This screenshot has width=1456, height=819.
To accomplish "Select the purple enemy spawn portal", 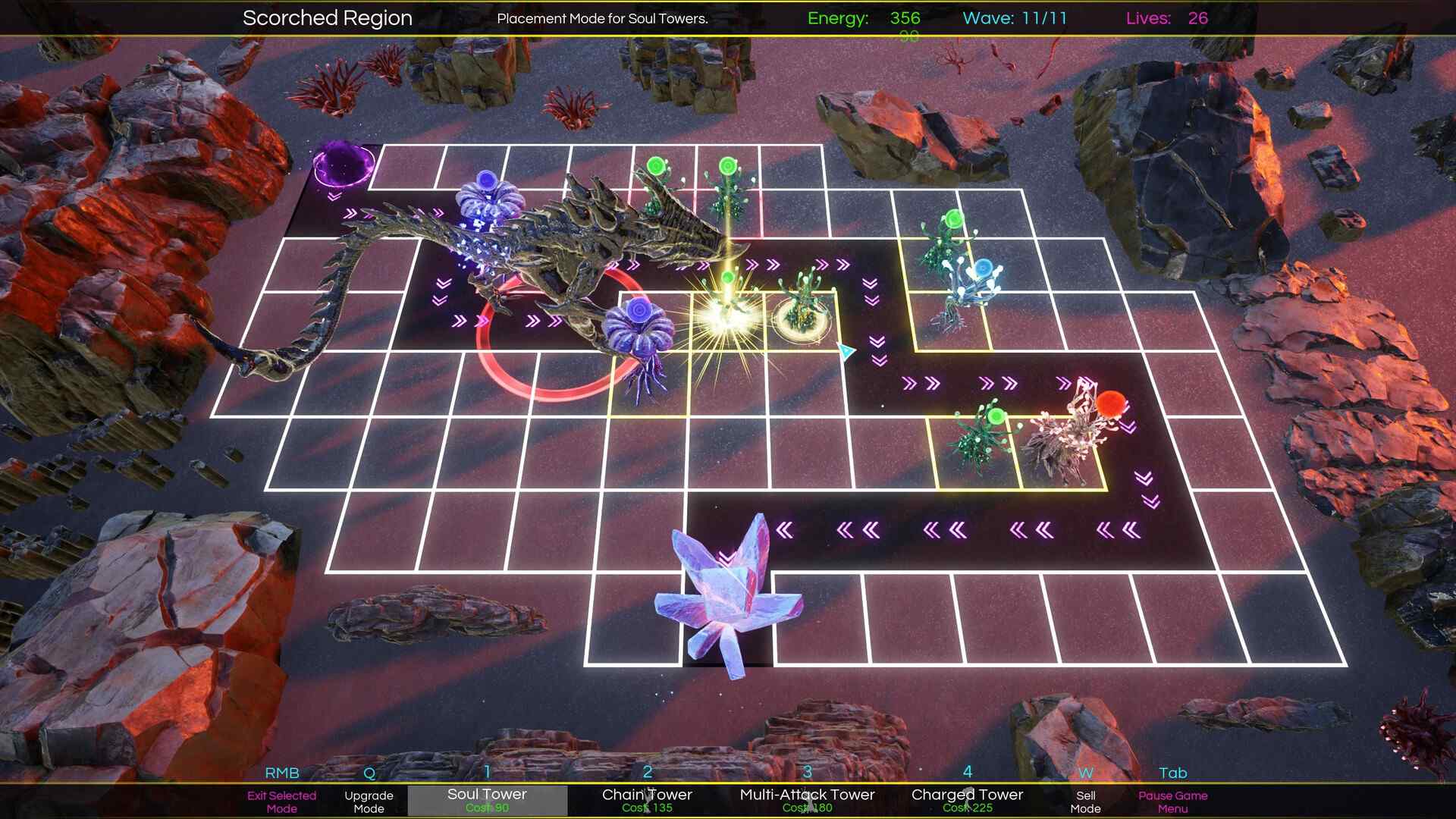I will 342,165.
